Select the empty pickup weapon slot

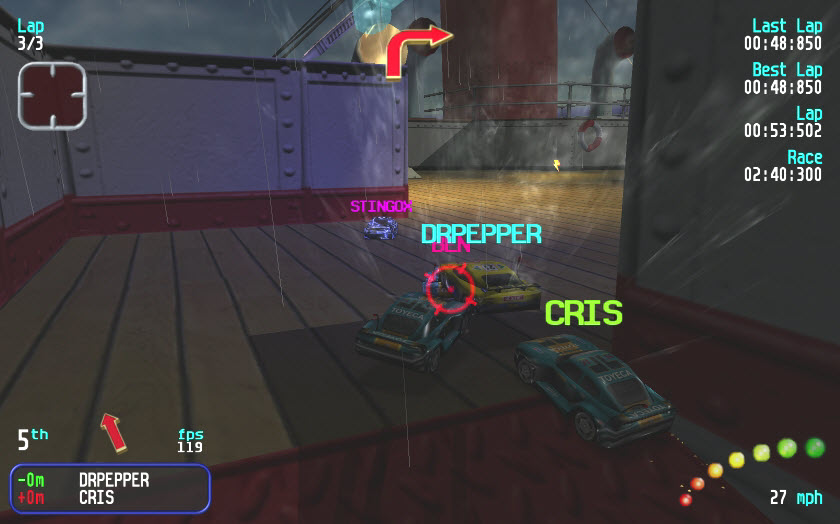pyautogui.click(x=52, y=95)
